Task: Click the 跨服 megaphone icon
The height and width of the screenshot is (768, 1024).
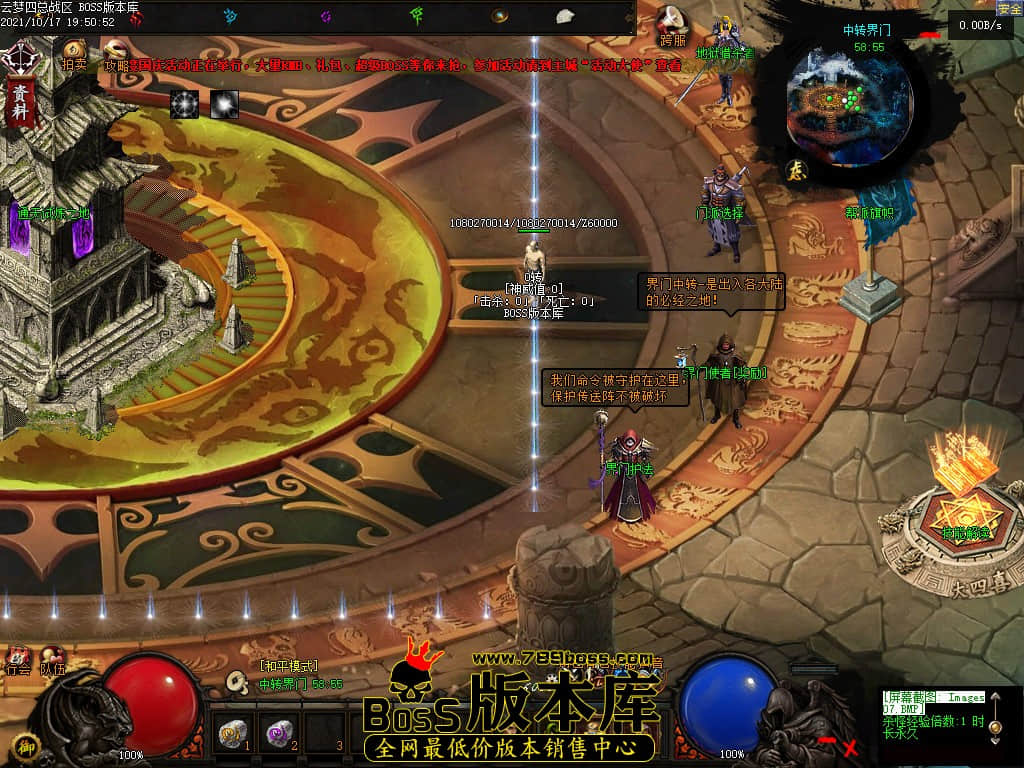Action: pyautogui.click(x=673, y=22)
